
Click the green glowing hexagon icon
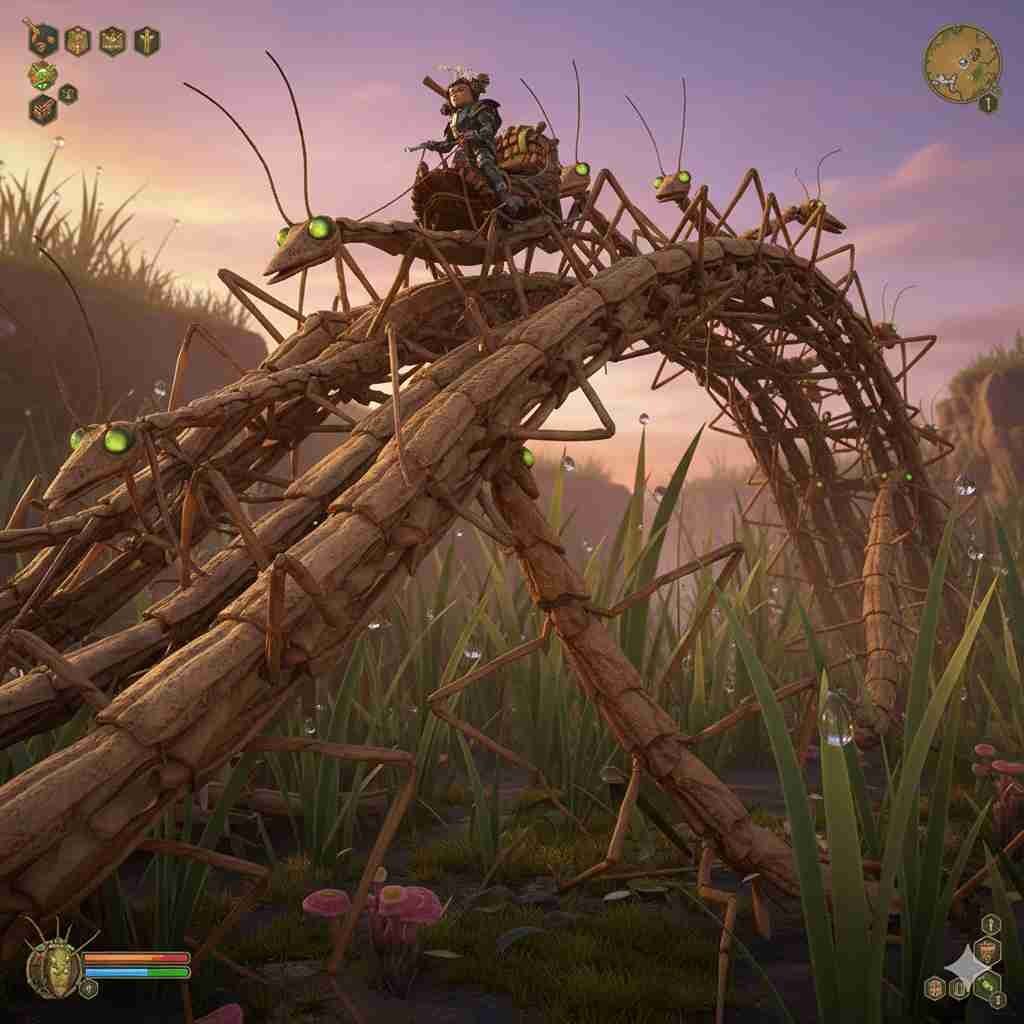(42, 75)
